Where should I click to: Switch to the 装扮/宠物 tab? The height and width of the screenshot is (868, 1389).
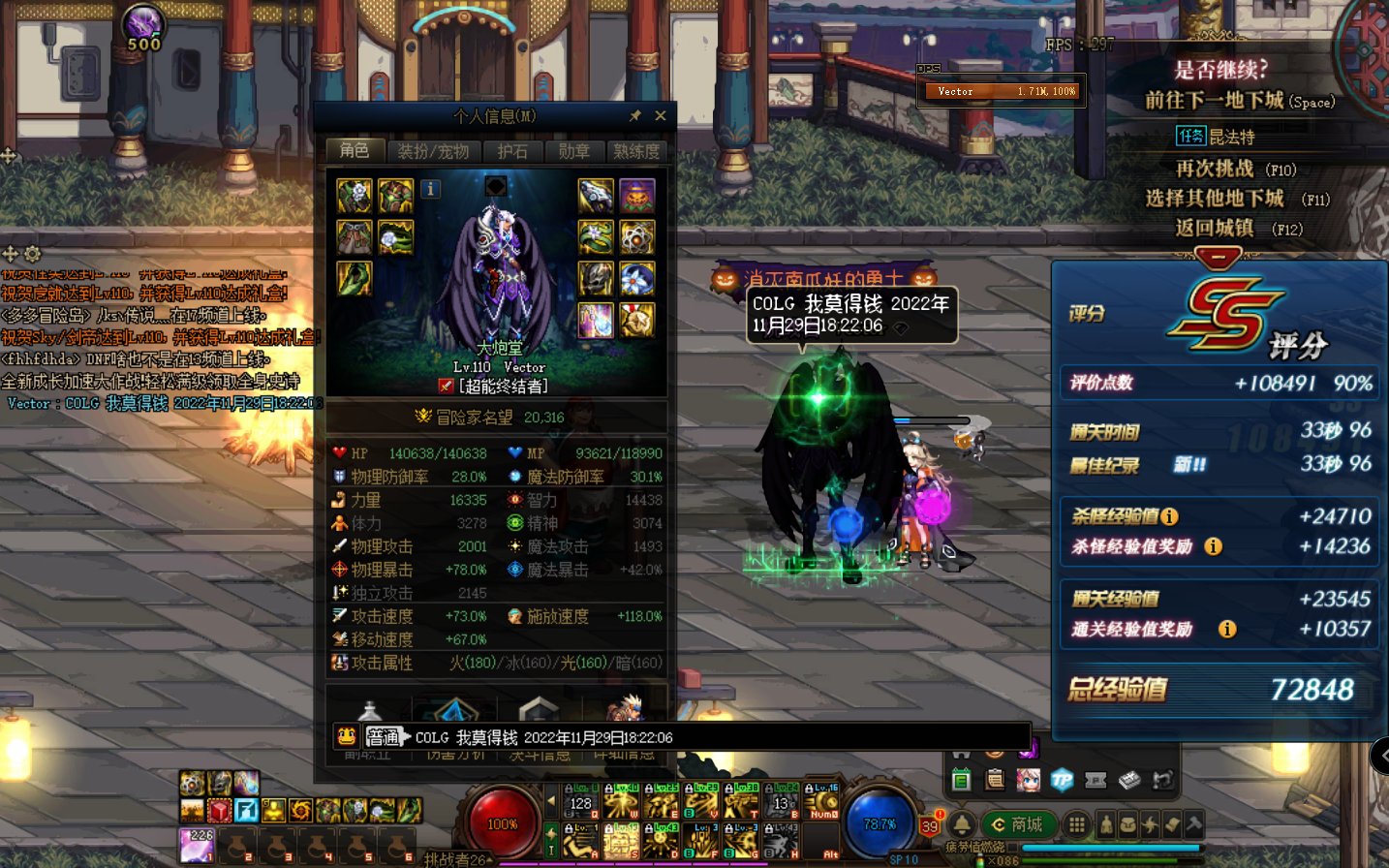(x=433, y=151)
